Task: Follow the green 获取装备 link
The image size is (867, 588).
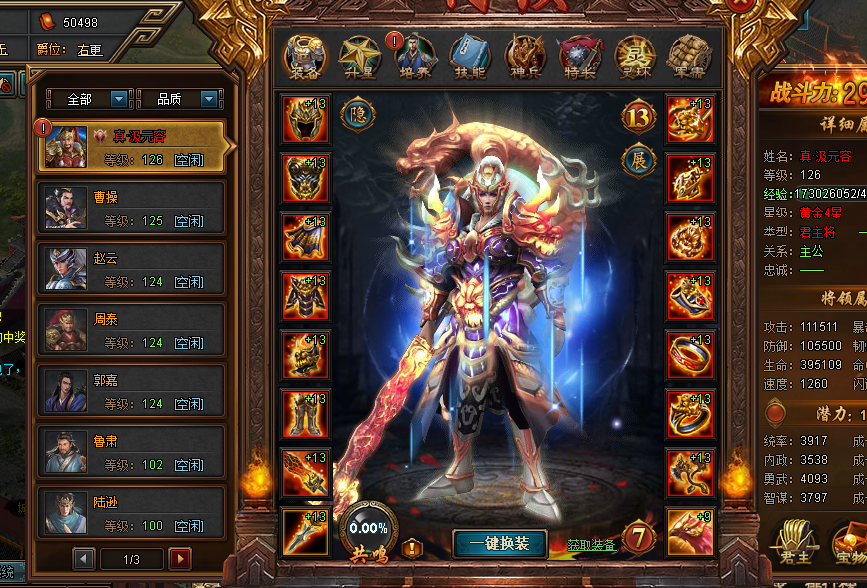Action: click(x=591, y=545)
